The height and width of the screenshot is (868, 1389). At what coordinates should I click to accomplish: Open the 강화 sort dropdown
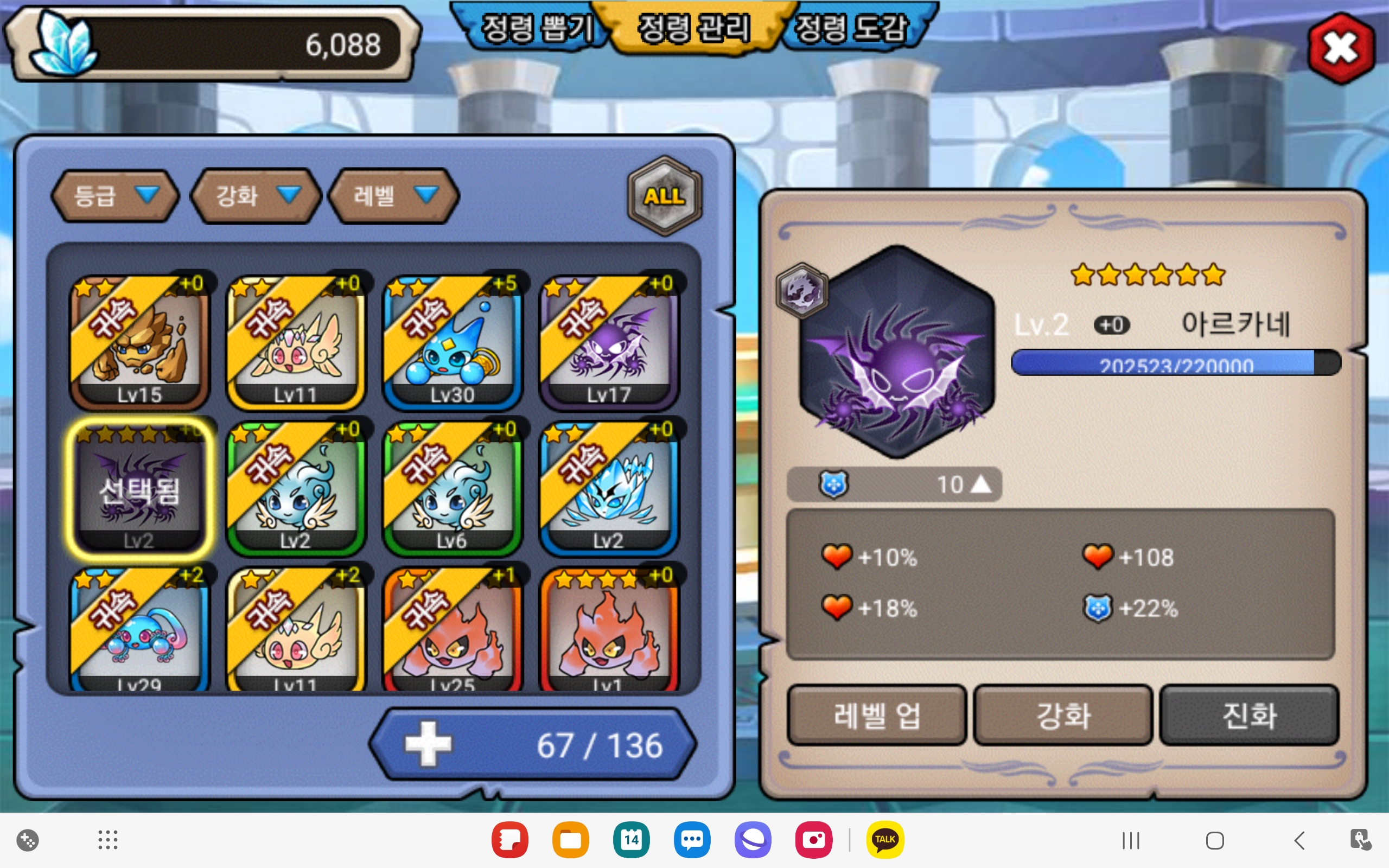point(256,196)
